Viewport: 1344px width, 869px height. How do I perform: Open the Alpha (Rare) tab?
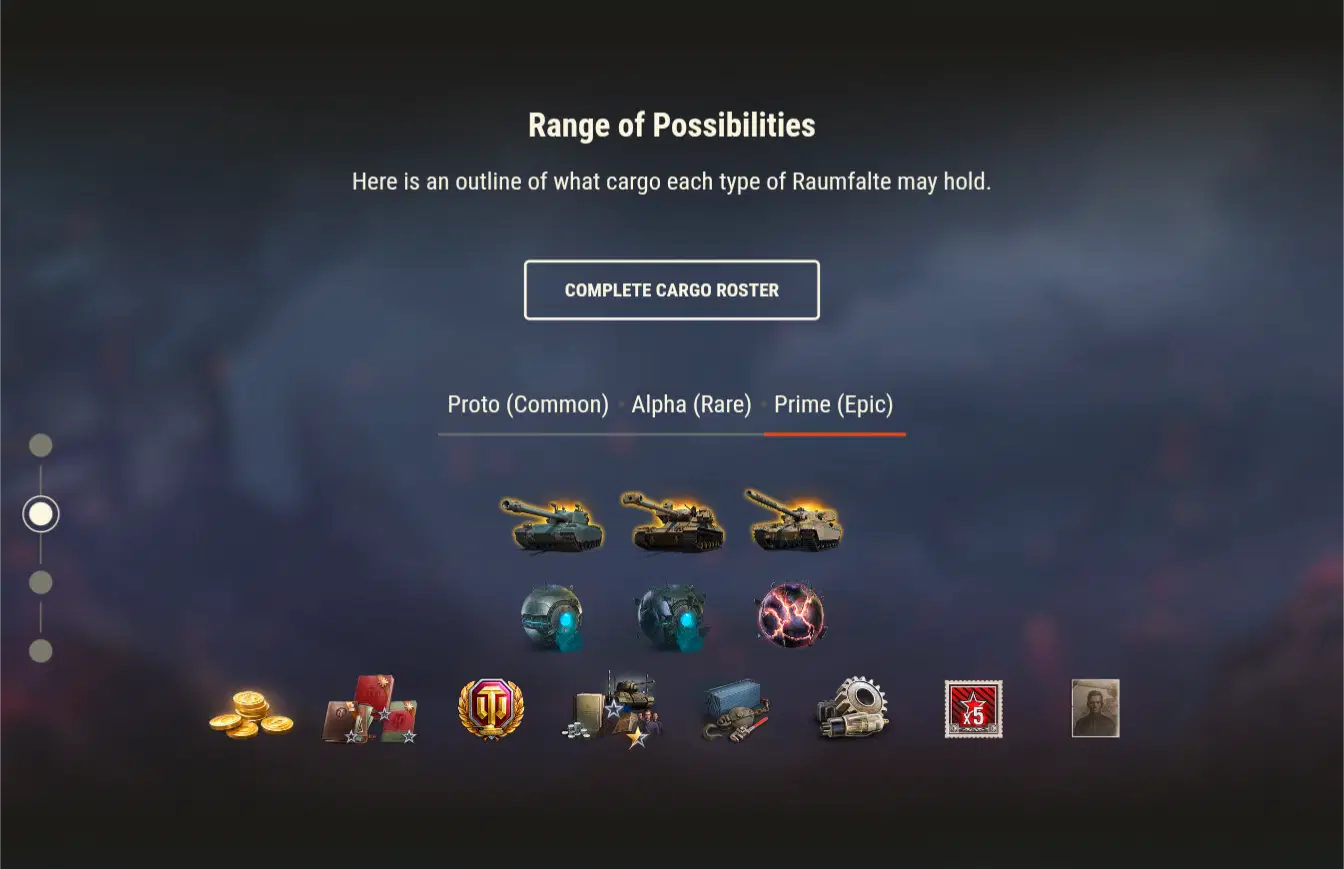pos(691,404)
